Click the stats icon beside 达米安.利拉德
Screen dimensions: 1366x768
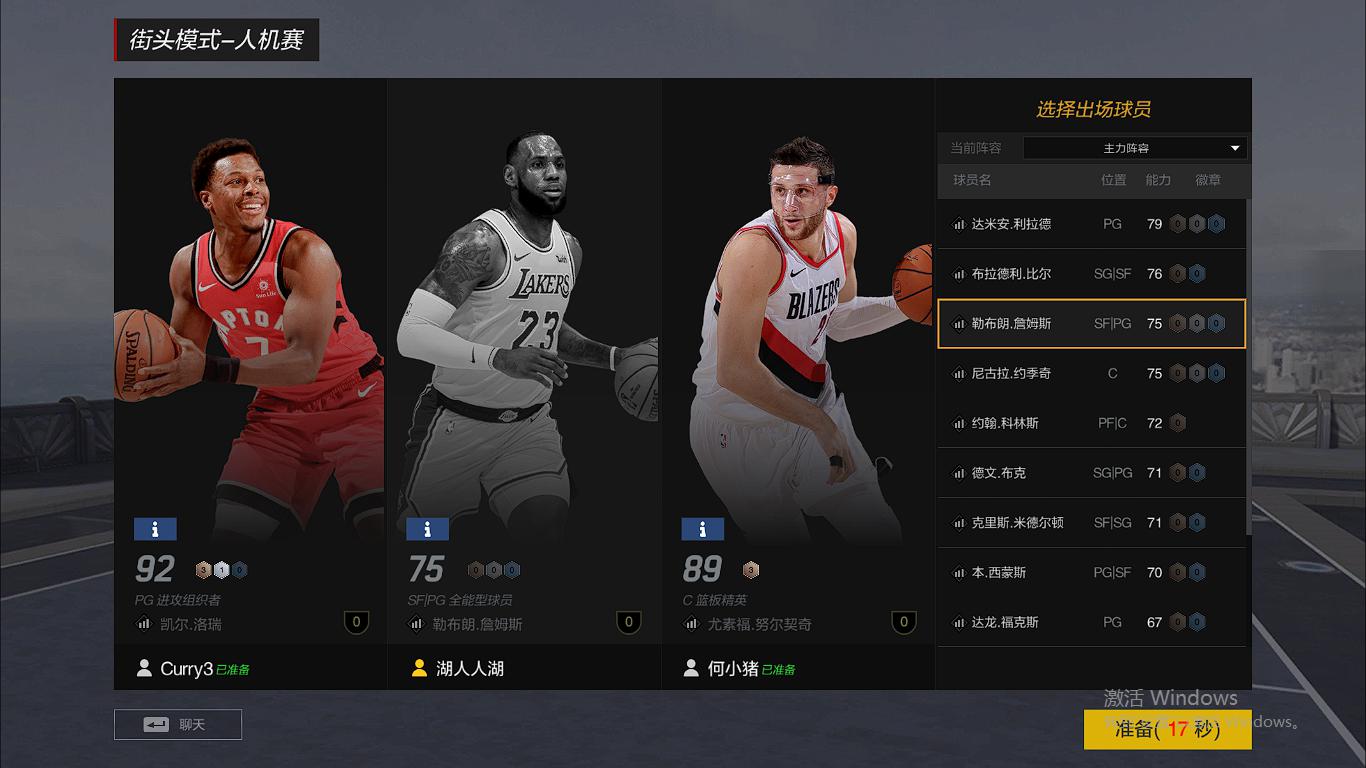coord(957,224)
